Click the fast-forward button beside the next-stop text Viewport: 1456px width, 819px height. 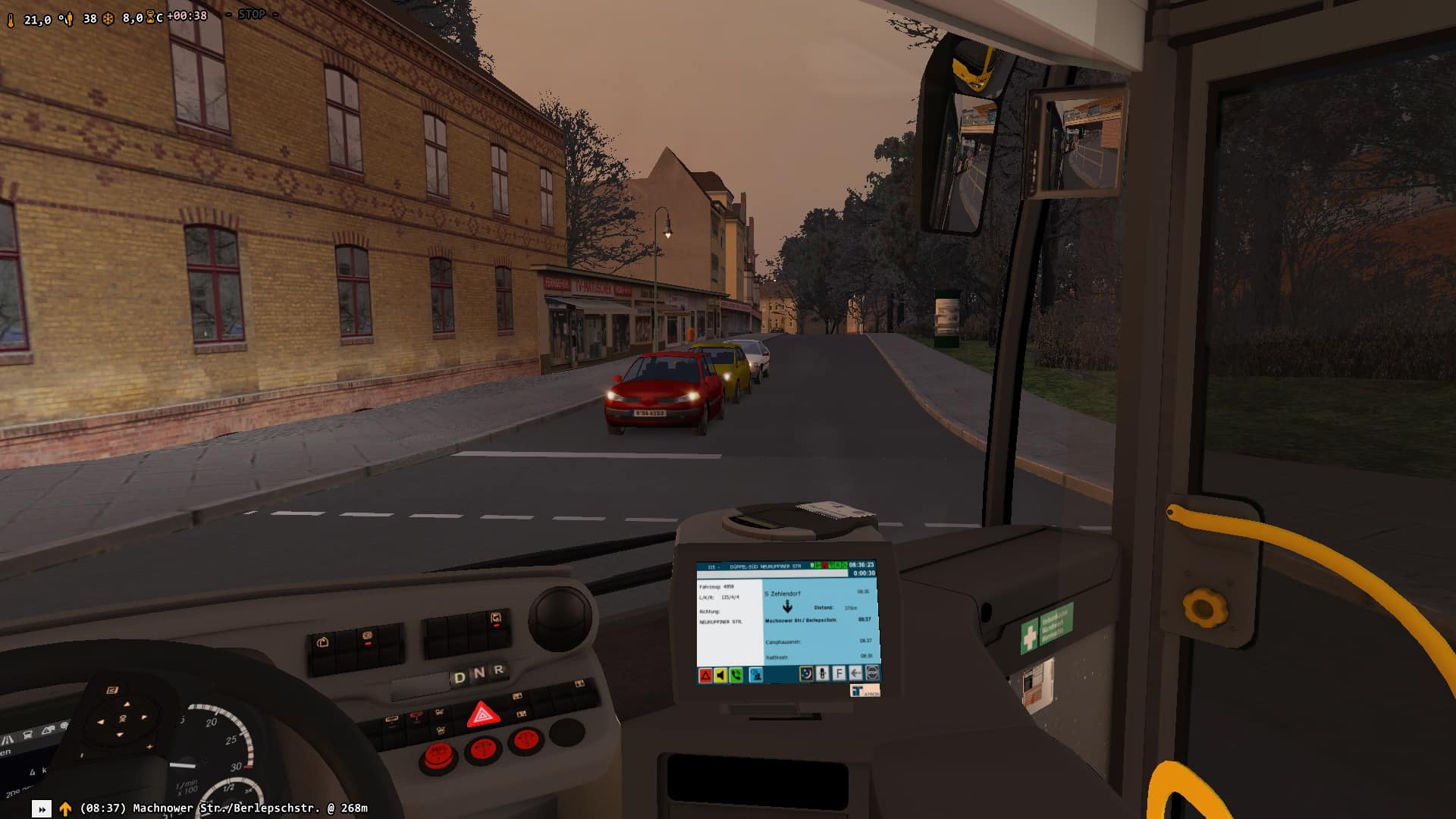(42, 809)
